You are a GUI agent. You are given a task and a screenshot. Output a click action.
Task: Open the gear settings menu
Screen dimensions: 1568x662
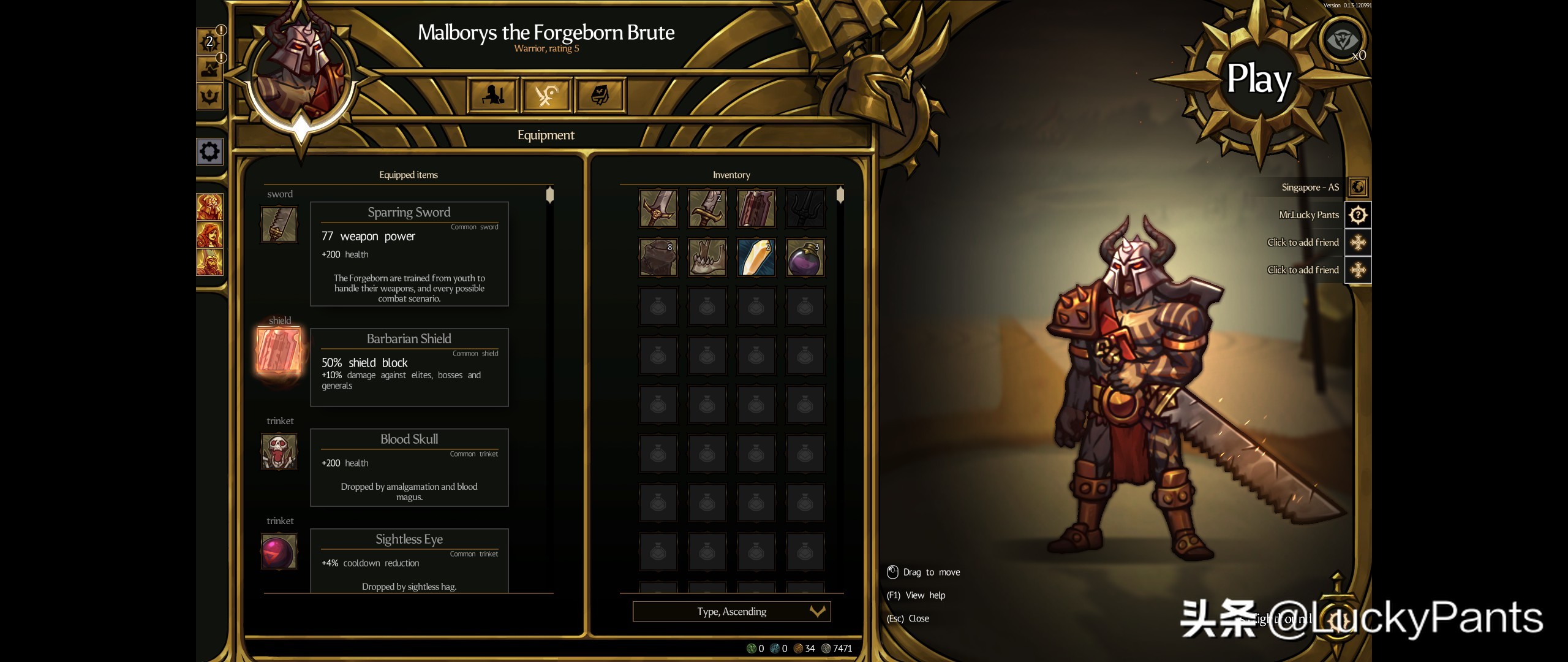(x=209, y=151)
